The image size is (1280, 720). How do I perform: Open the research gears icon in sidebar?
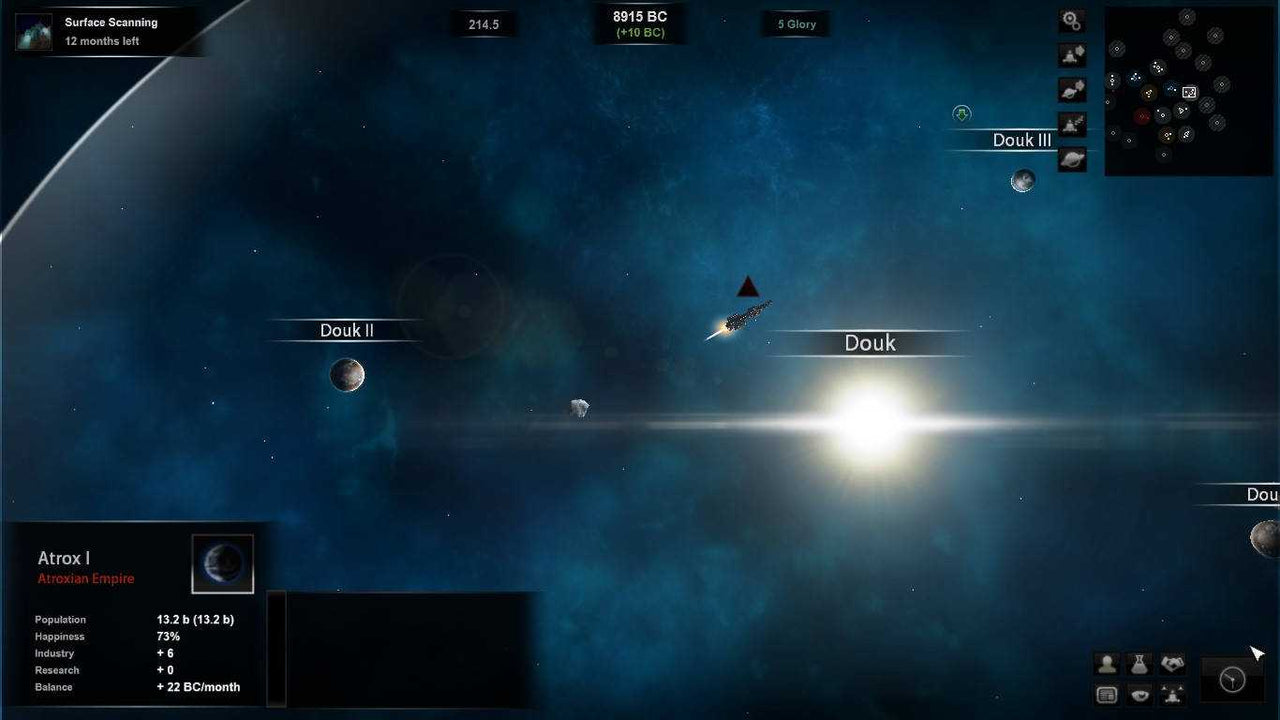point(1071,20)
